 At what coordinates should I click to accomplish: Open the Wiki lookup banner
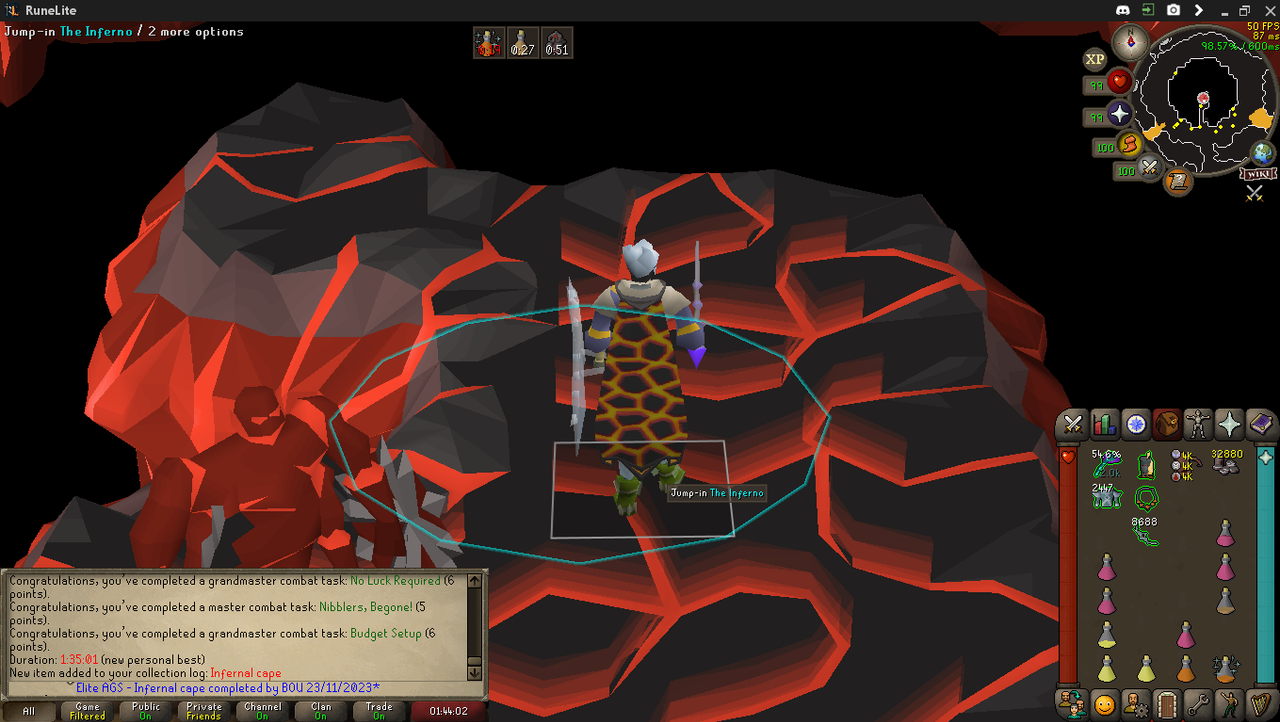point(1258,174)
